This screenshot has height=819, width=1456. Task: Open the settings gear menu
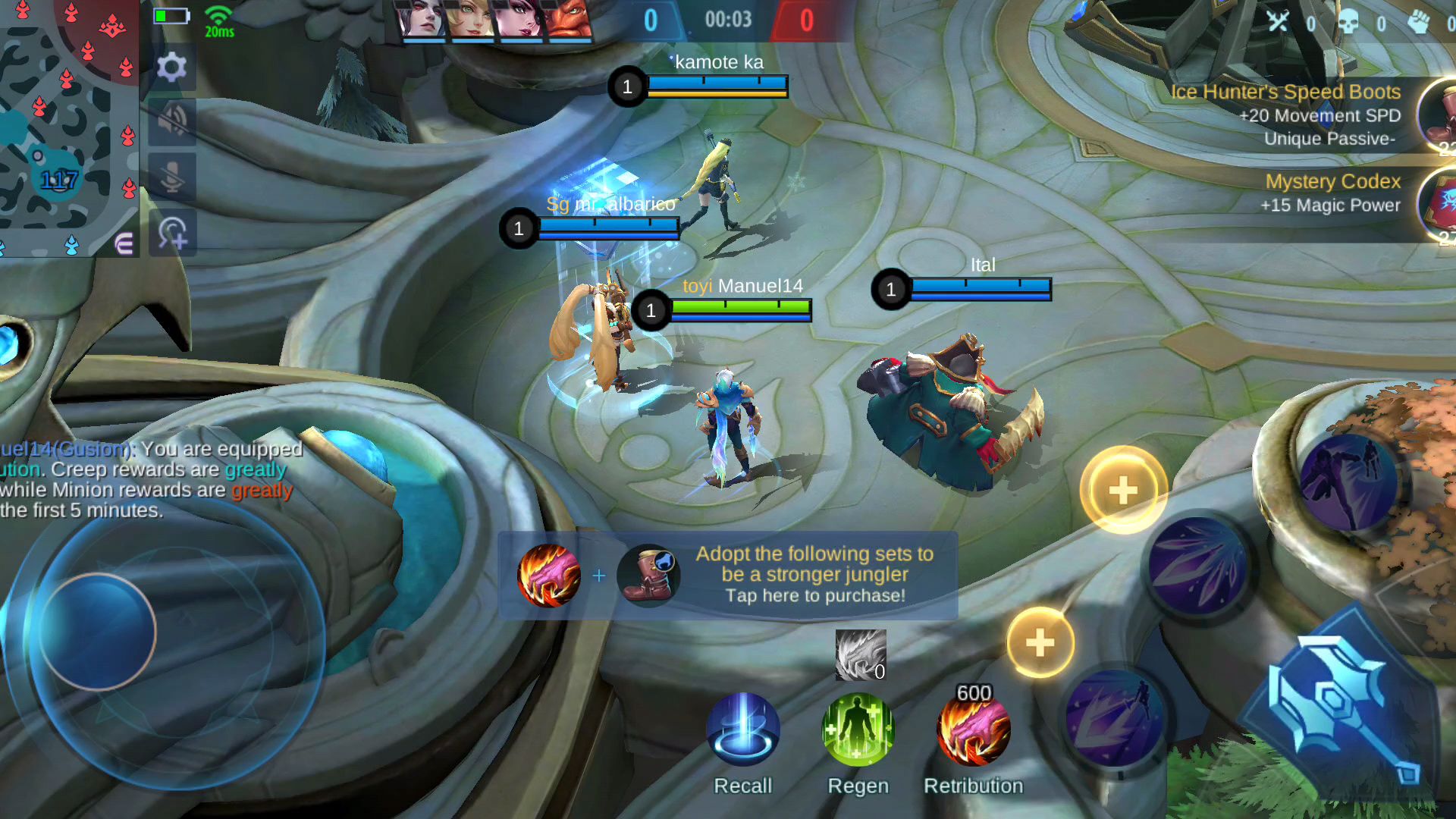(x=172, y=67)
